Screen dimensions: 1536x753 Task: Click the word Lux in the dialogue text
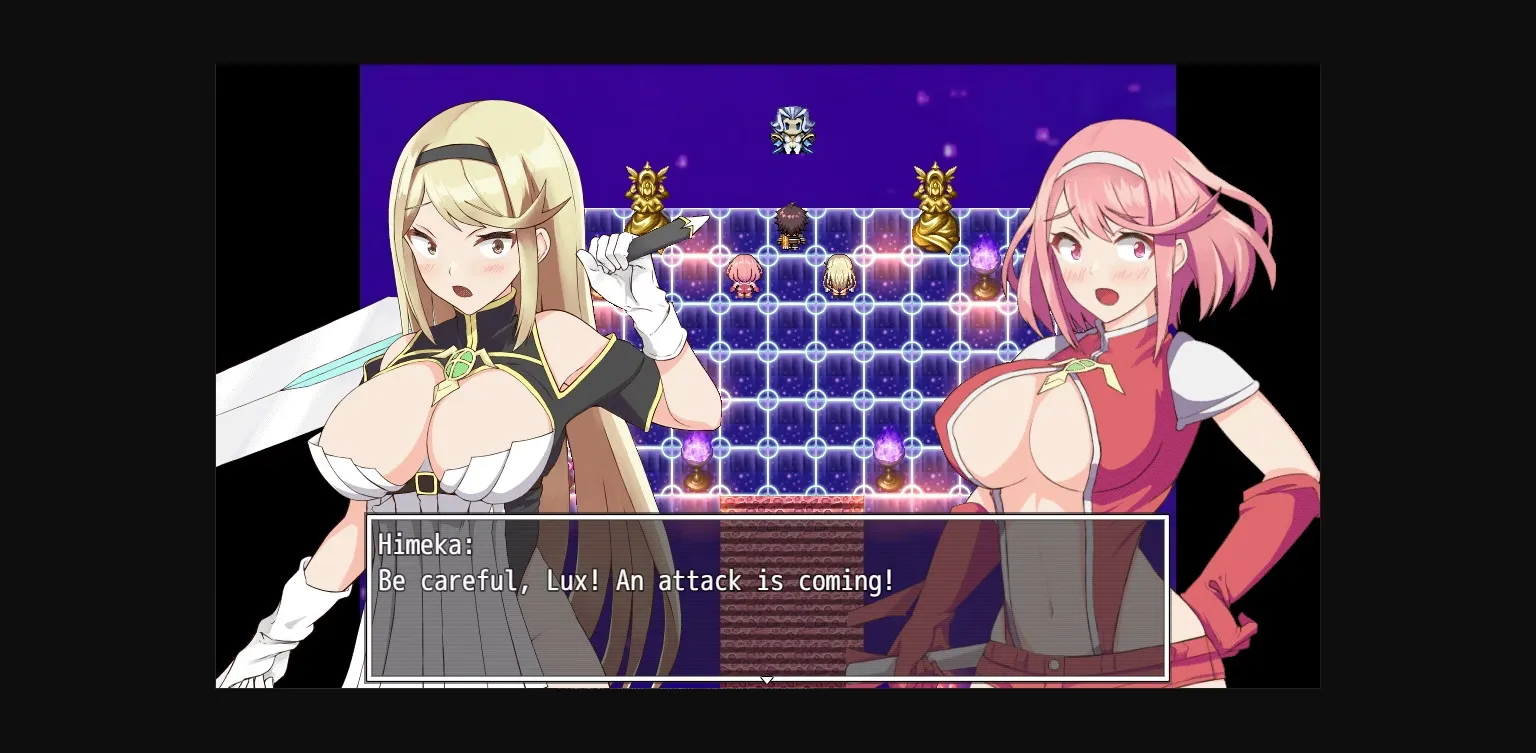click(567, 580)
